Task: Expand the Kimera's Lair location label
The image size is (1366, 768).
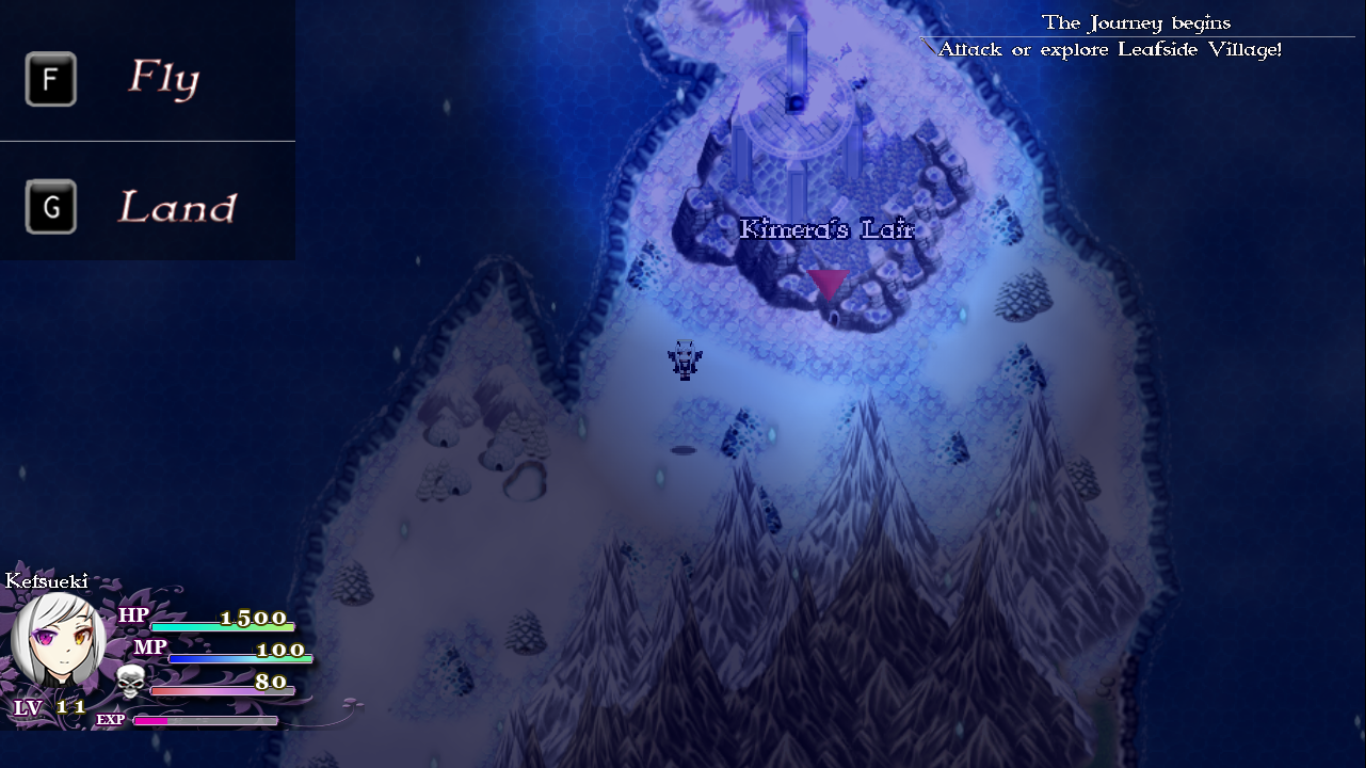Action: tap(826, 230)
